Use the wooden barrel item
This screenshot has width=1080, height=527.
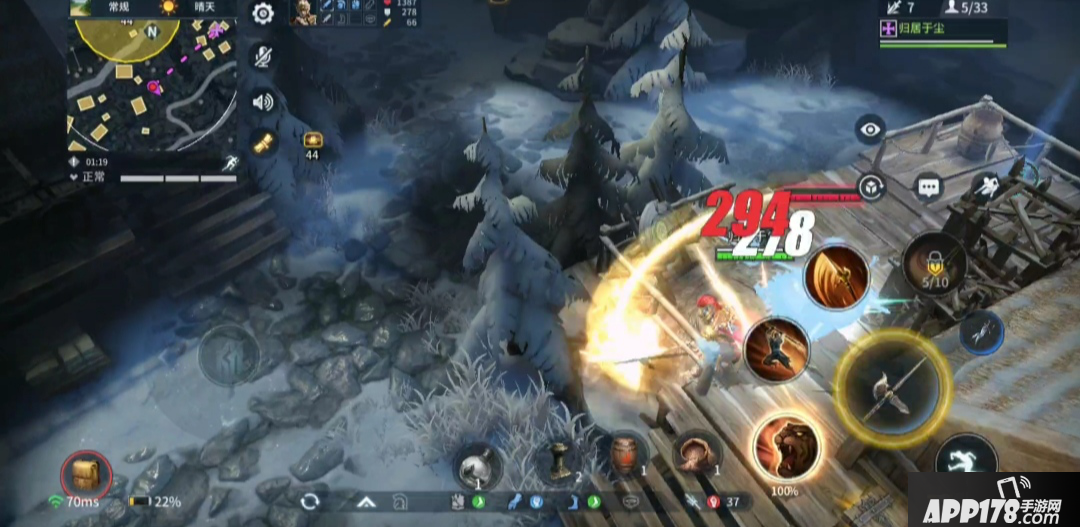click(x=623, y=455)
